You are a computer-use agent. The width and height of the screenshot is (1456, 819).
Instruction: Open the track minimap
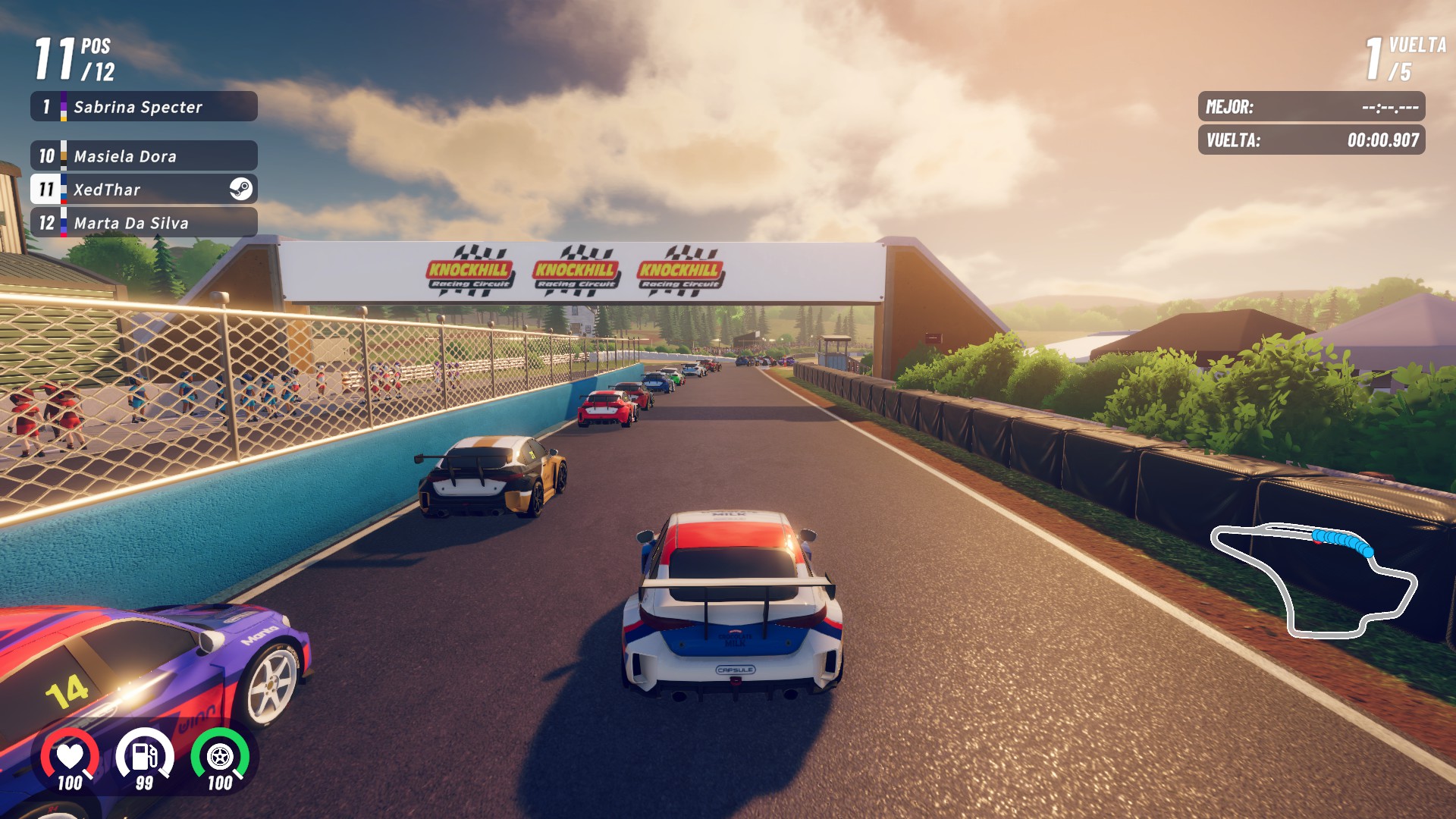tap(1314, 579)
